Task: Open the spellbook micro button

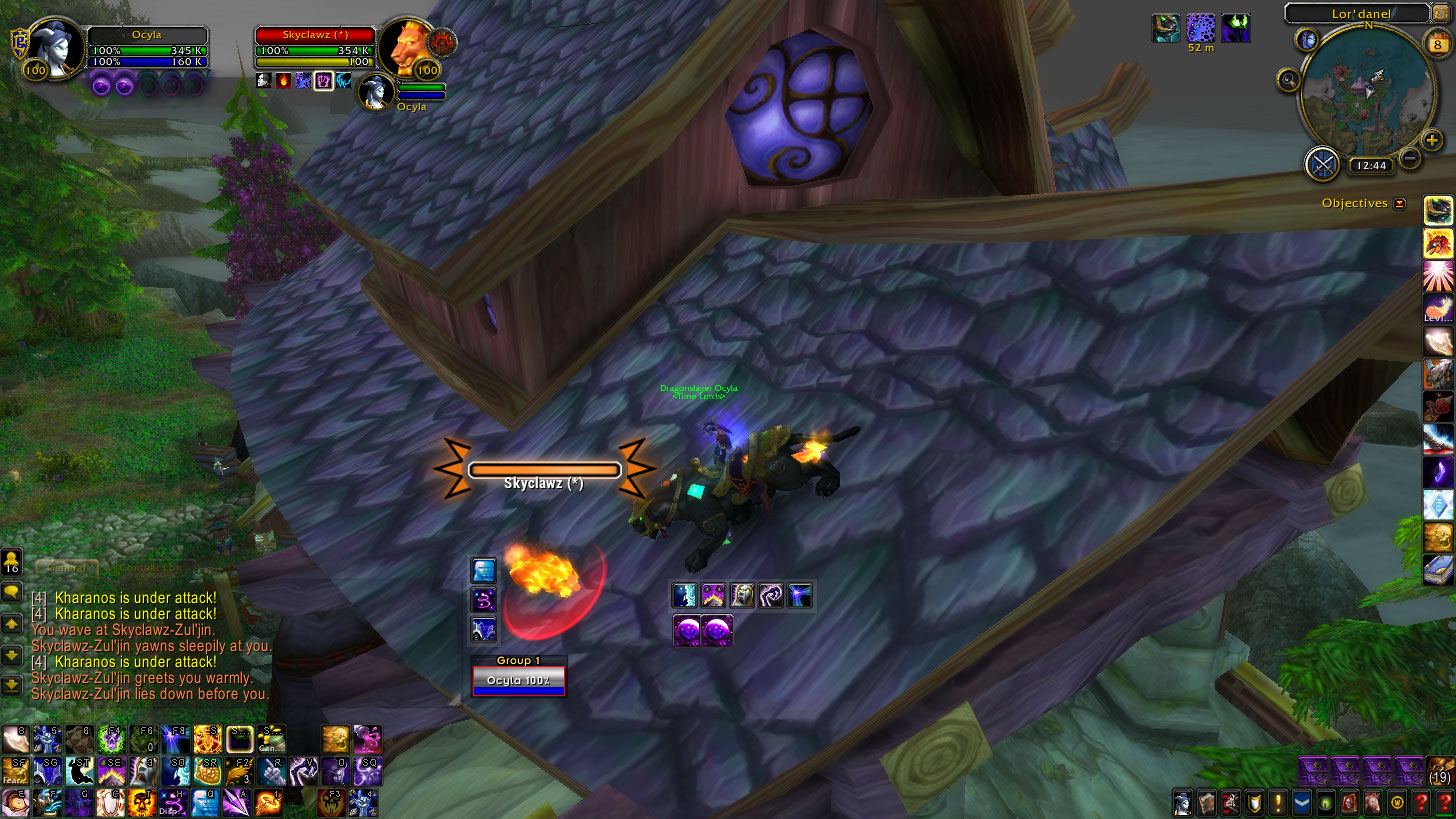Action: [1207, 802]
